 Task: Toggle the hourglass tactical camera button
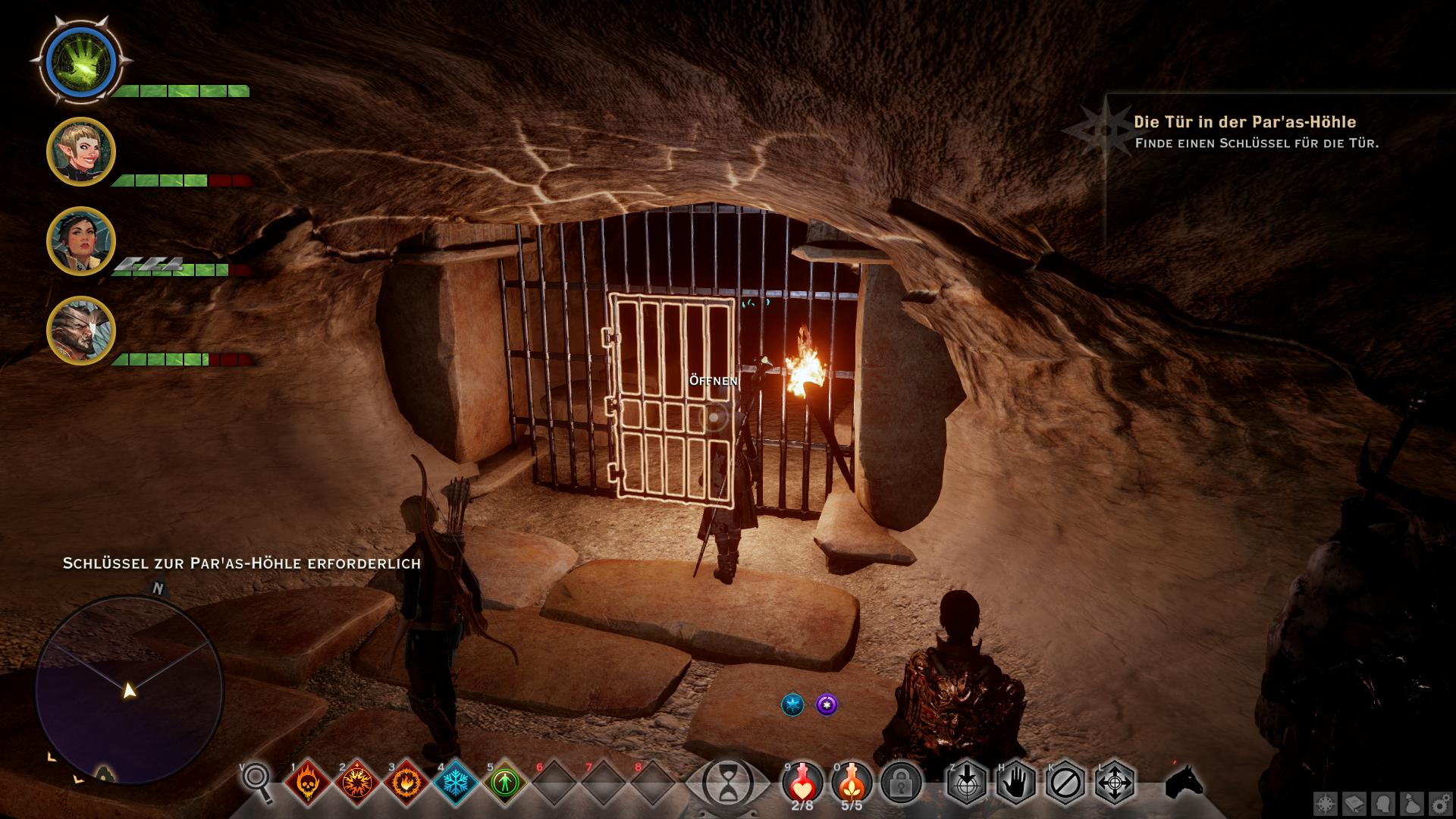click(727, 782)
